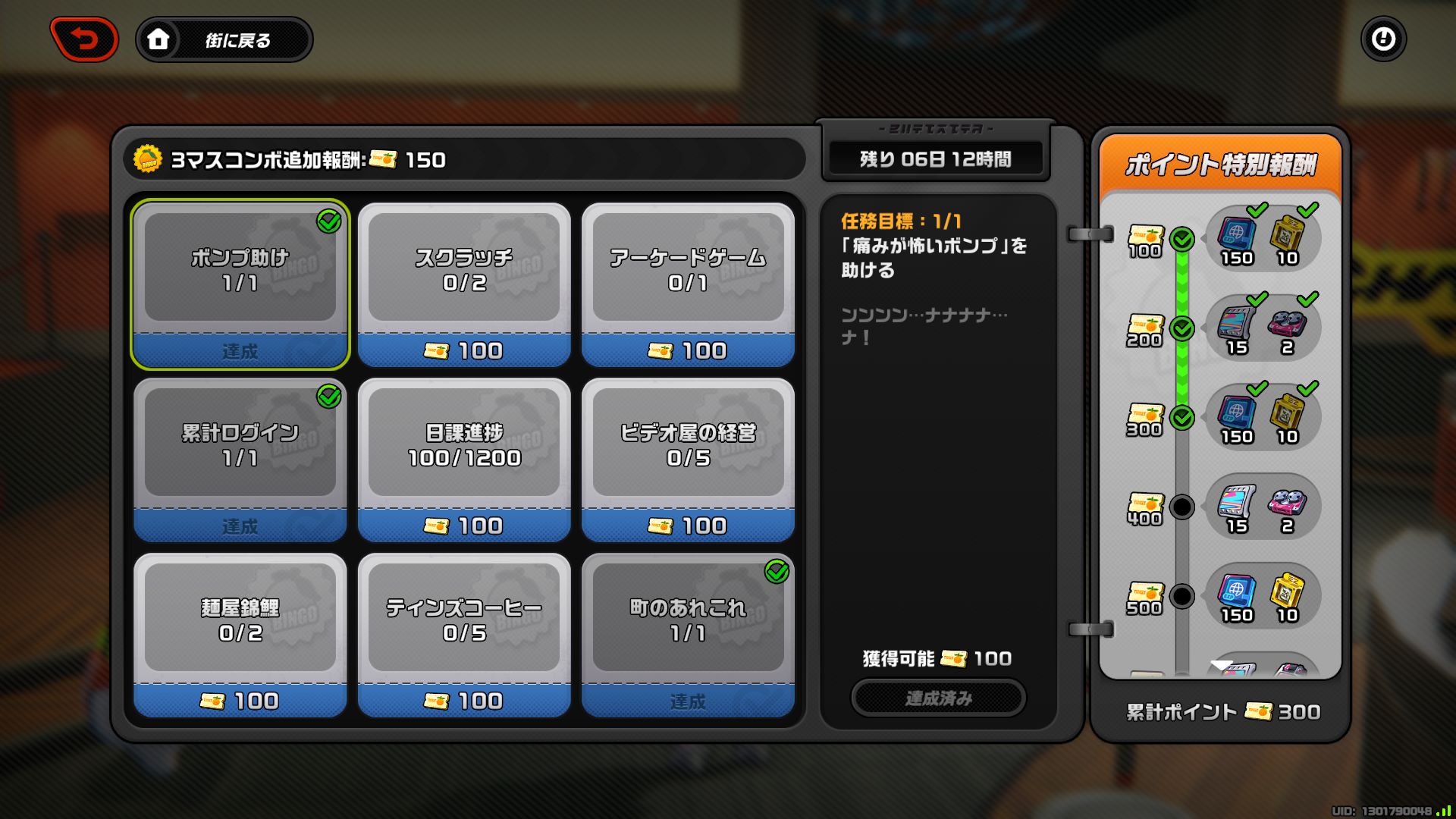Click the home icon beside 街に戻る

(x=158, y=40)
